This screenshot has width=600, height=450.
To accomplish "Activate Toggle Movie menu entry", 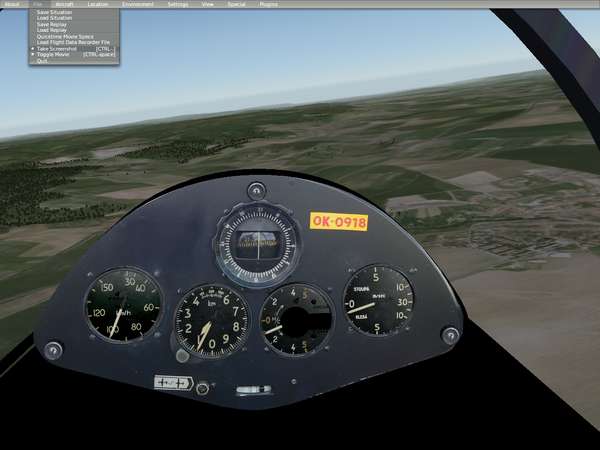I will [x=53, y=54].
